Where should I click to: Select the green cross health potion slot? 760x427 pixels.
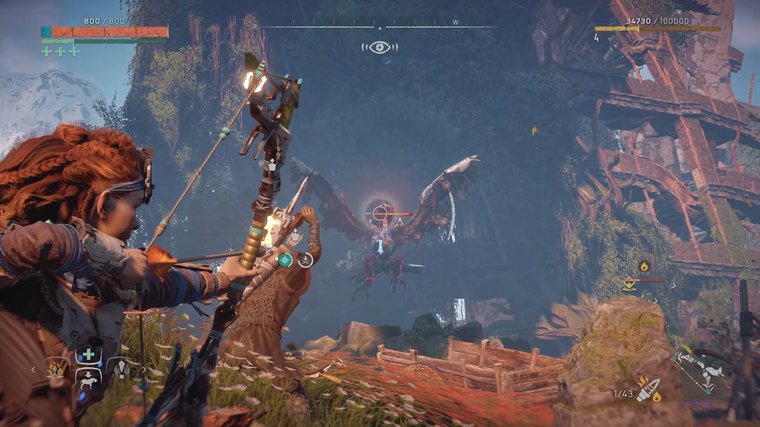pyautogui.click(x=88, y=354)
